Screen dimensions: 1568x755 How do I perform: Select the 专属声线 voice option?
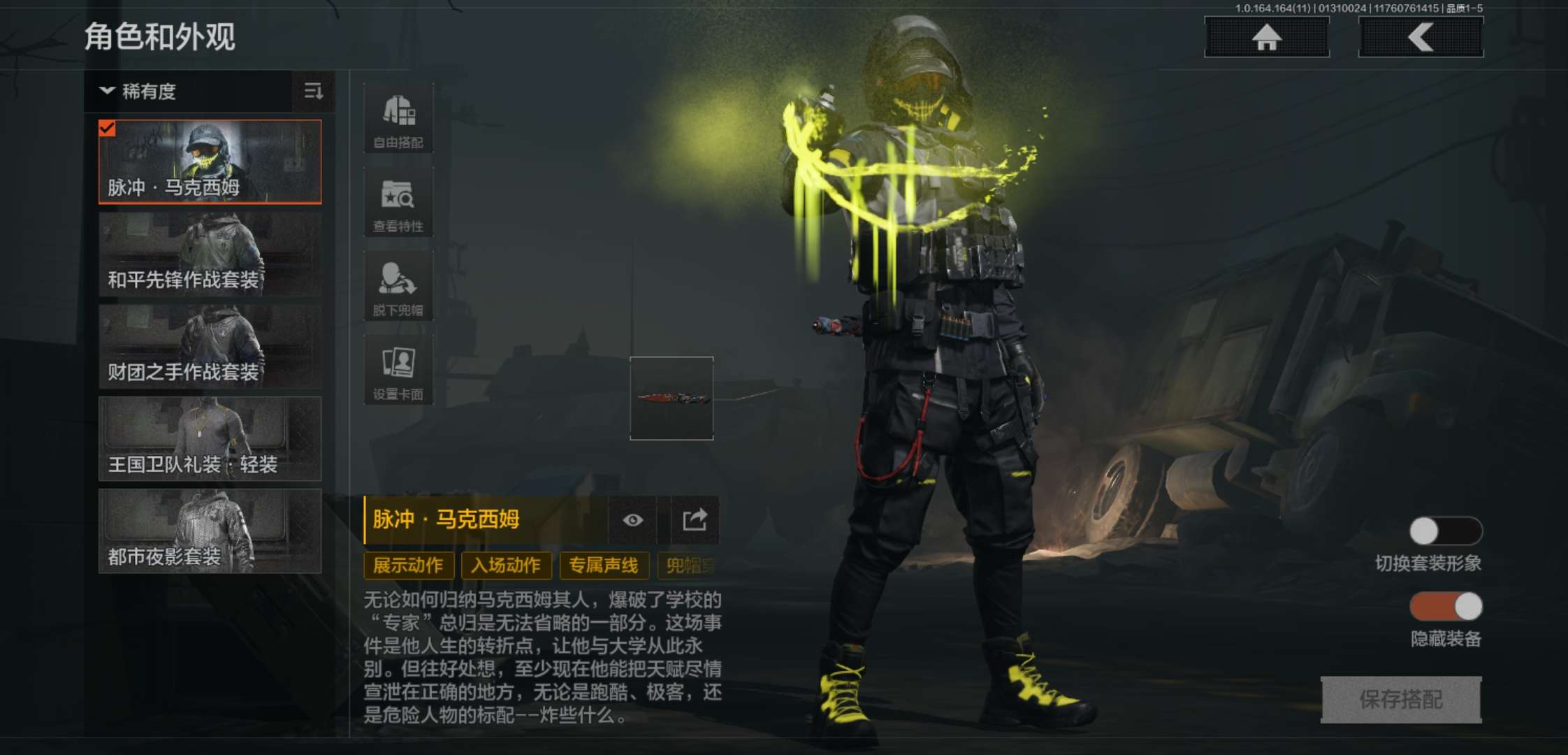[x=602, y=566]
